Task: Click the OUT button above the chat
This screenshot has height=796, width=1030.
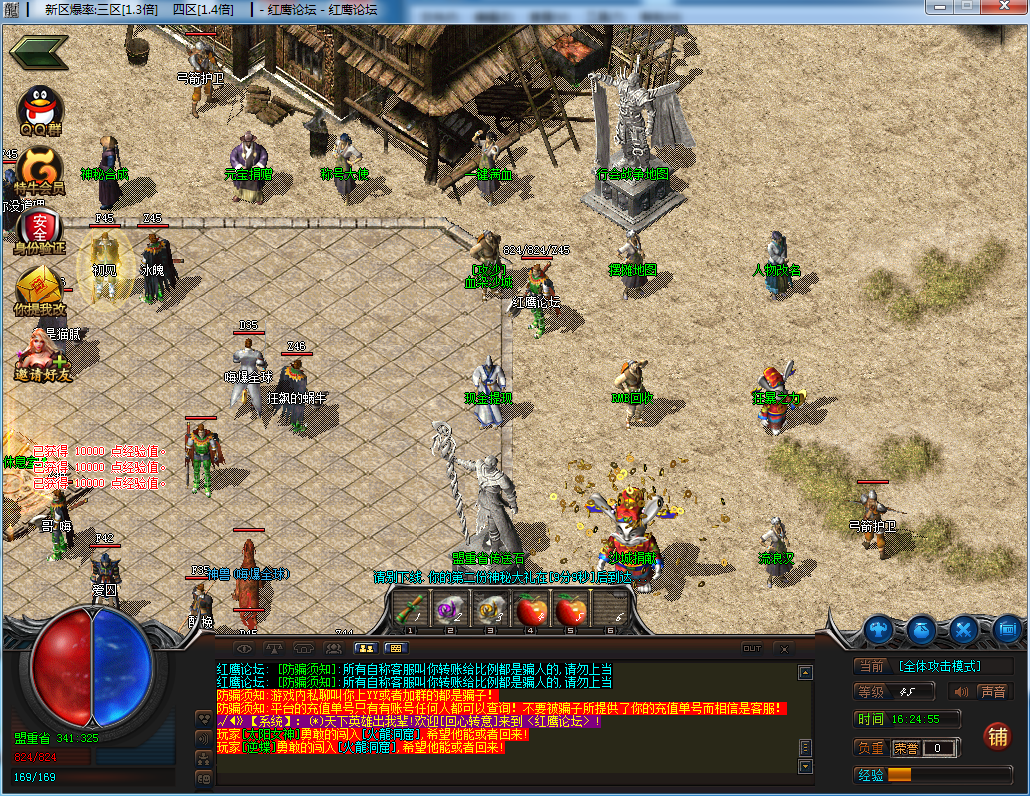Action: 752,648
